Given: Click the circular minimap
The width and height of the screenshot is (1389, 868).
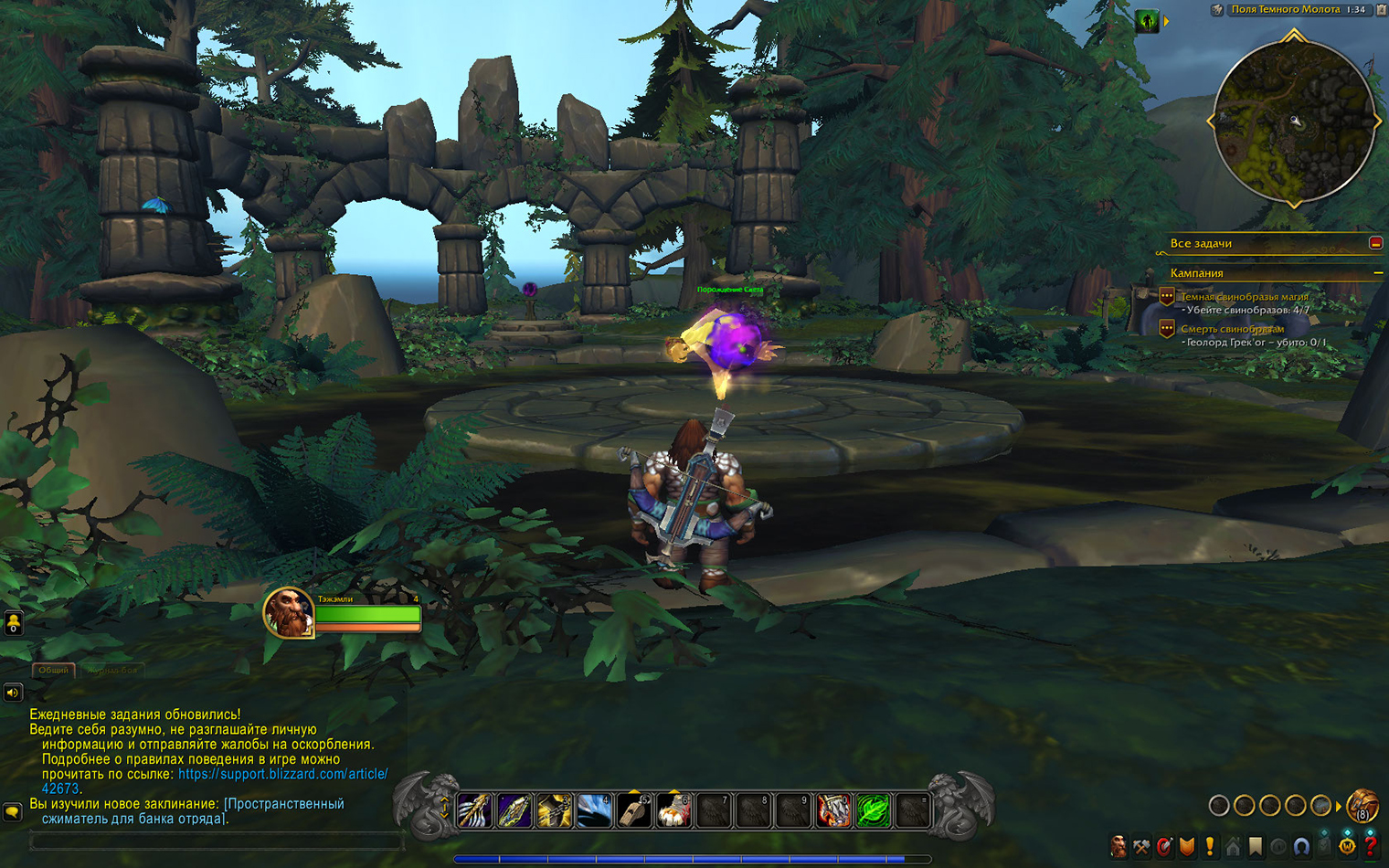Looking at the screenshot, I should [x=1293, y=121].
